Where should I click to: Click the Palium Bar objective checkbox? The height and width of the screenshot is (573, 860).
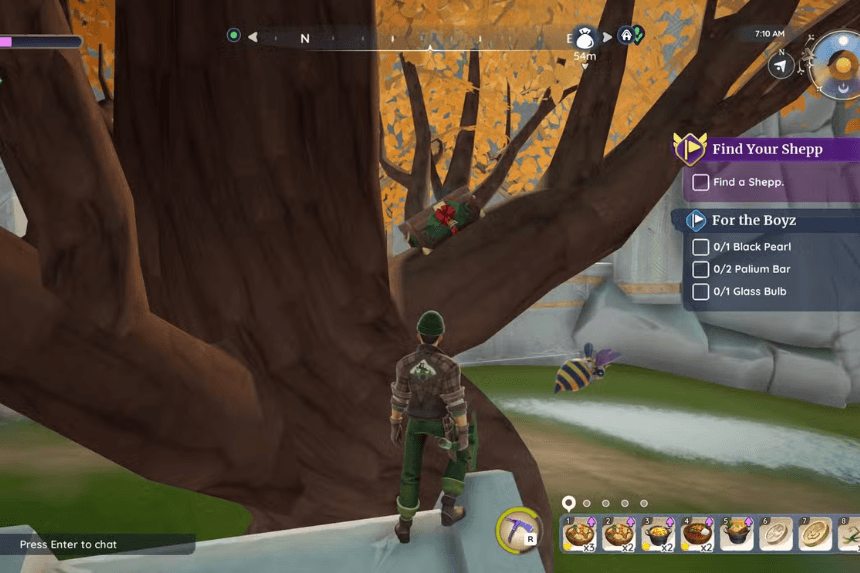701,269
